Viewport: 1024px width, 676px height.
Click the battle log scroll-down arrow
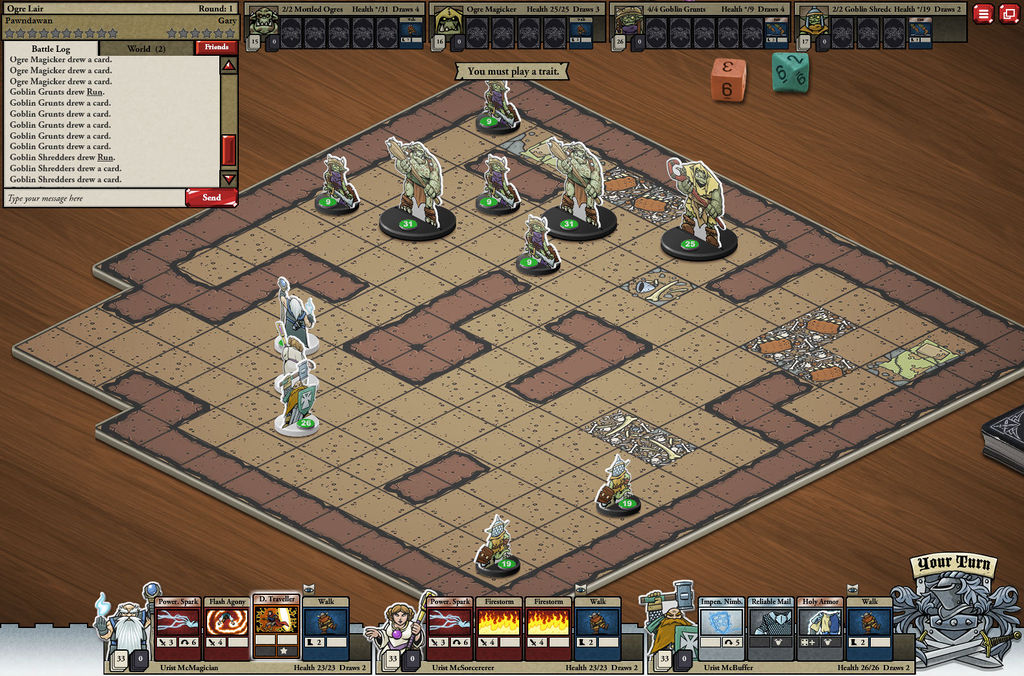(228, 179)
